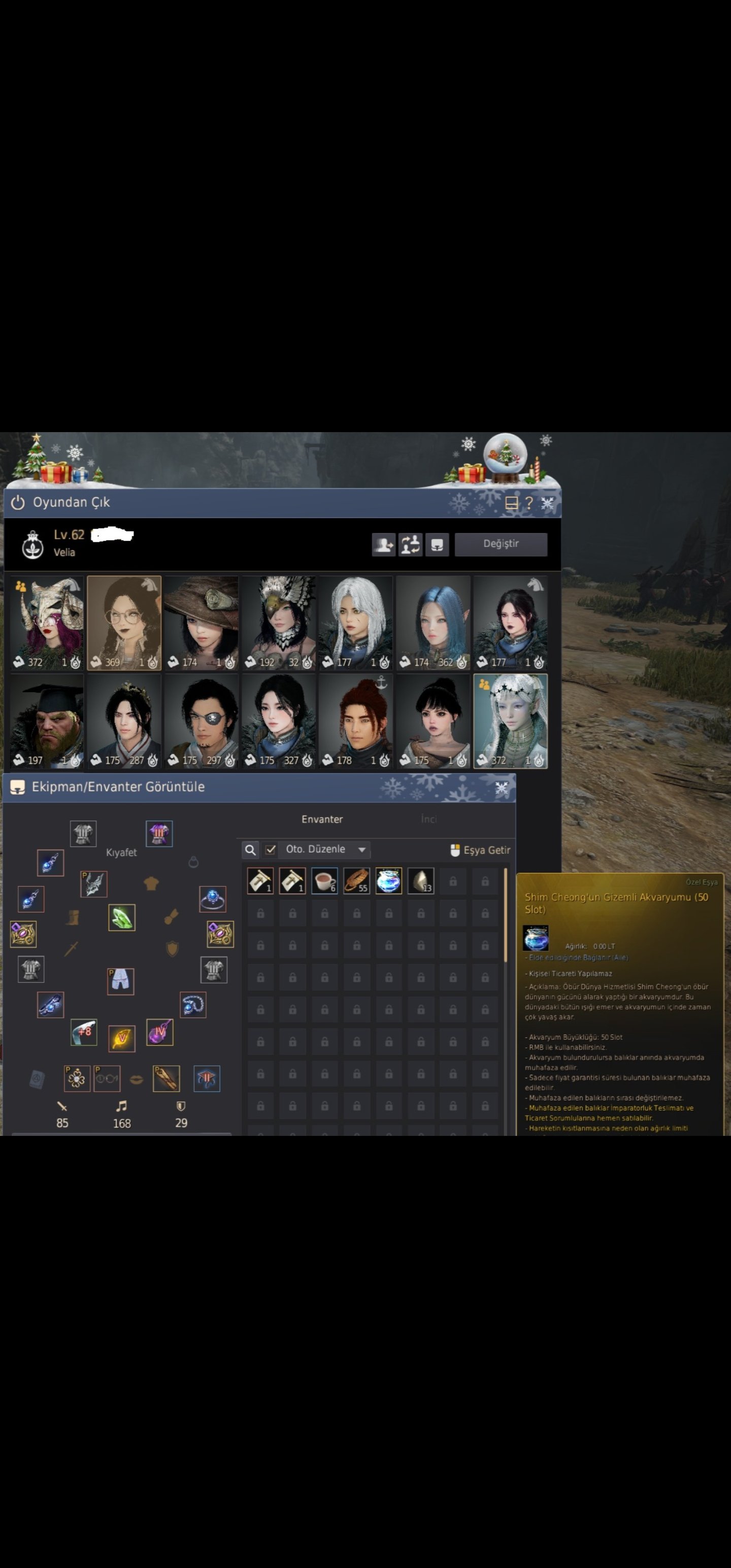Close the Oyundan Çık window
The image size is (731, 1568).
[547, 503]
